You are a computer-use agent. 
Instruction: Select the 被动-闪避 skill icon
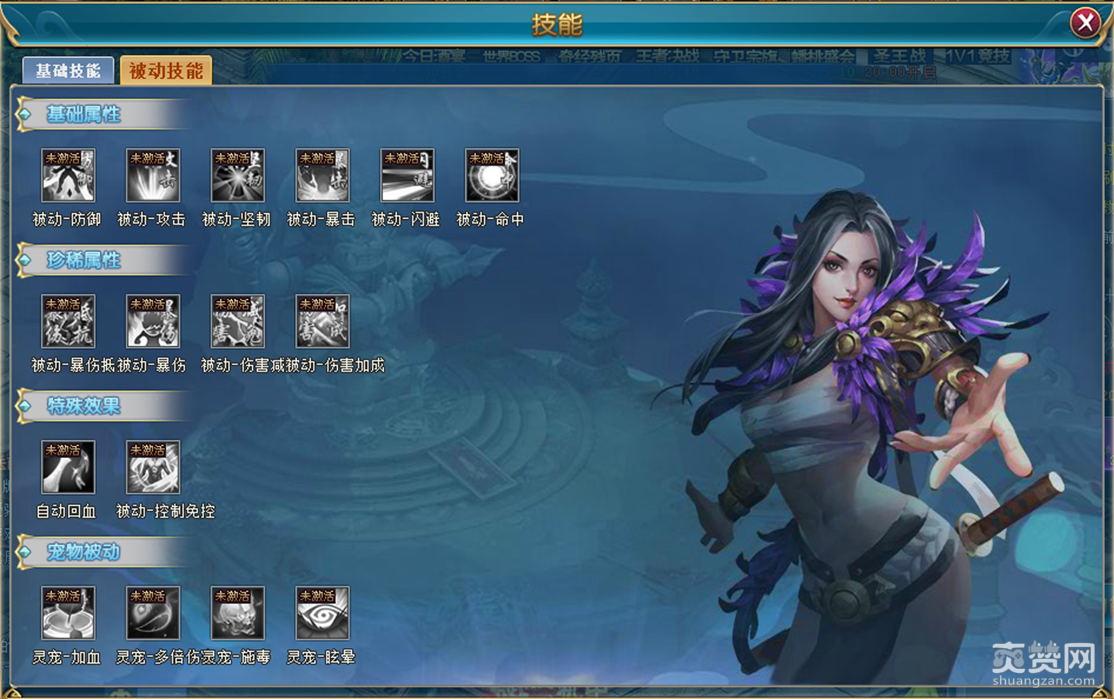(407, 176)
